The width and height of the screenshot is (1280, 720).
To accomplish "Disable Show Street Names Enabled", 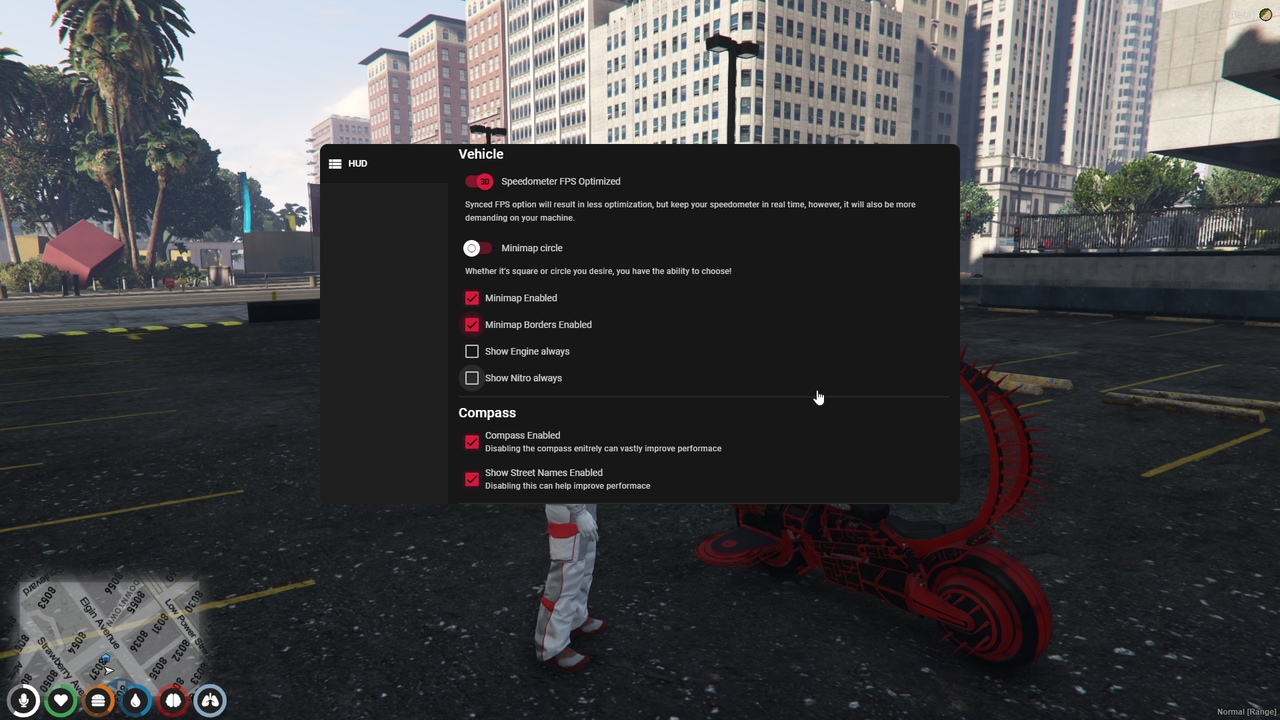I will 471,478.
